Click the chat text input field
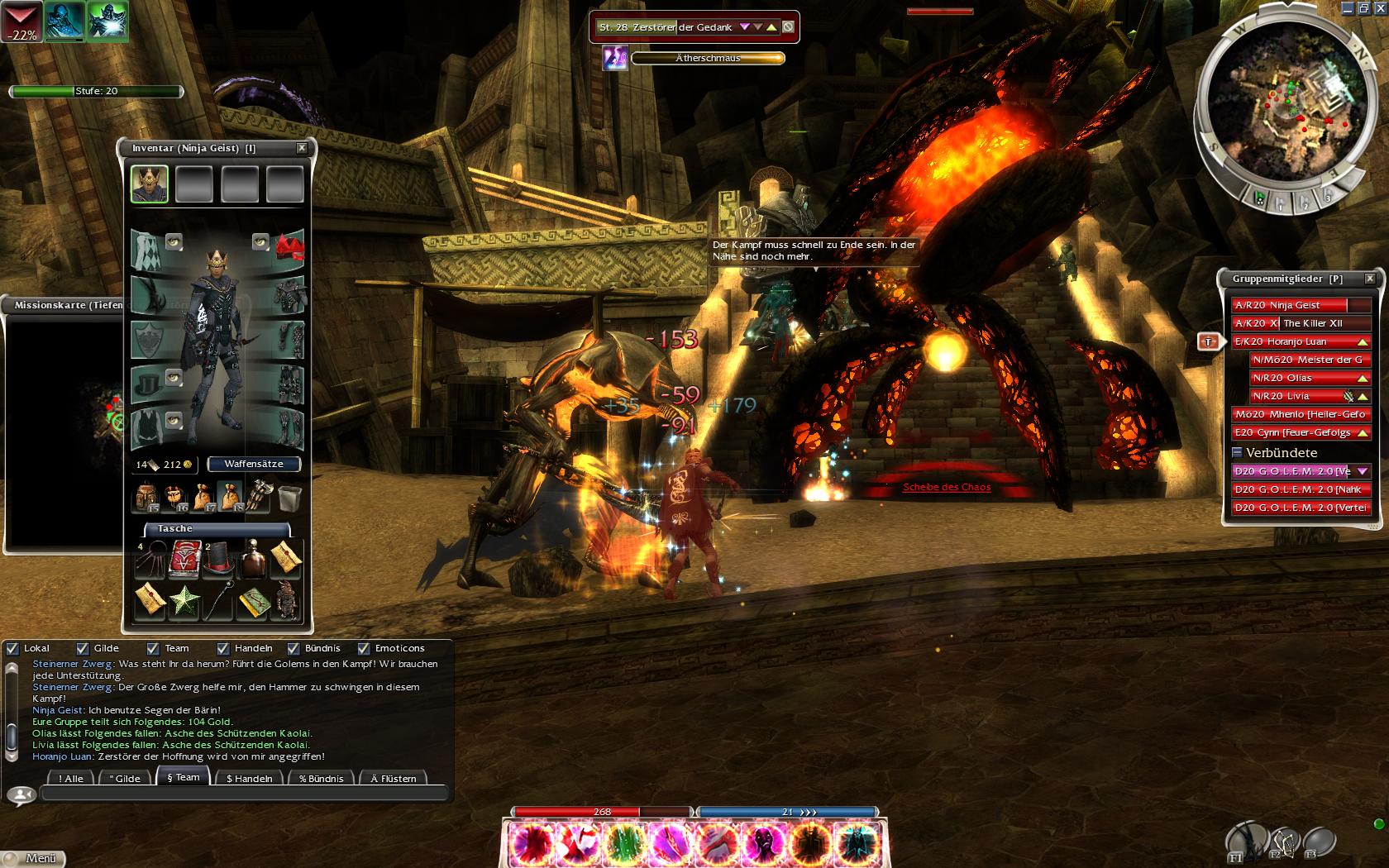The image size is (1389, 868). coord(244,794)
